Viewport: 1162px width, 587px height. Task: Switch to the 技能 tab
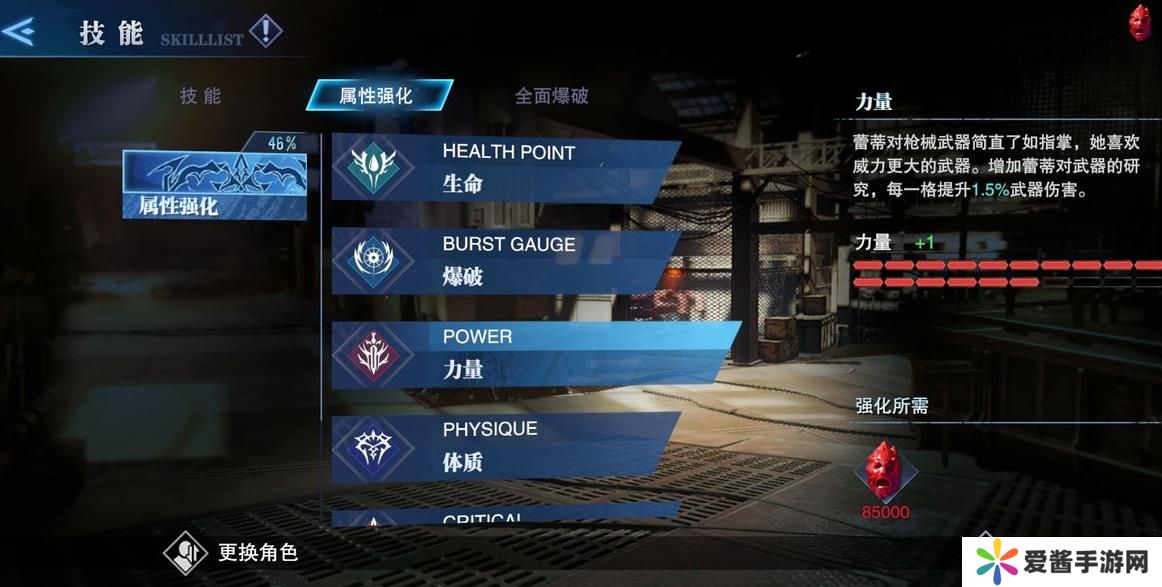200,96
